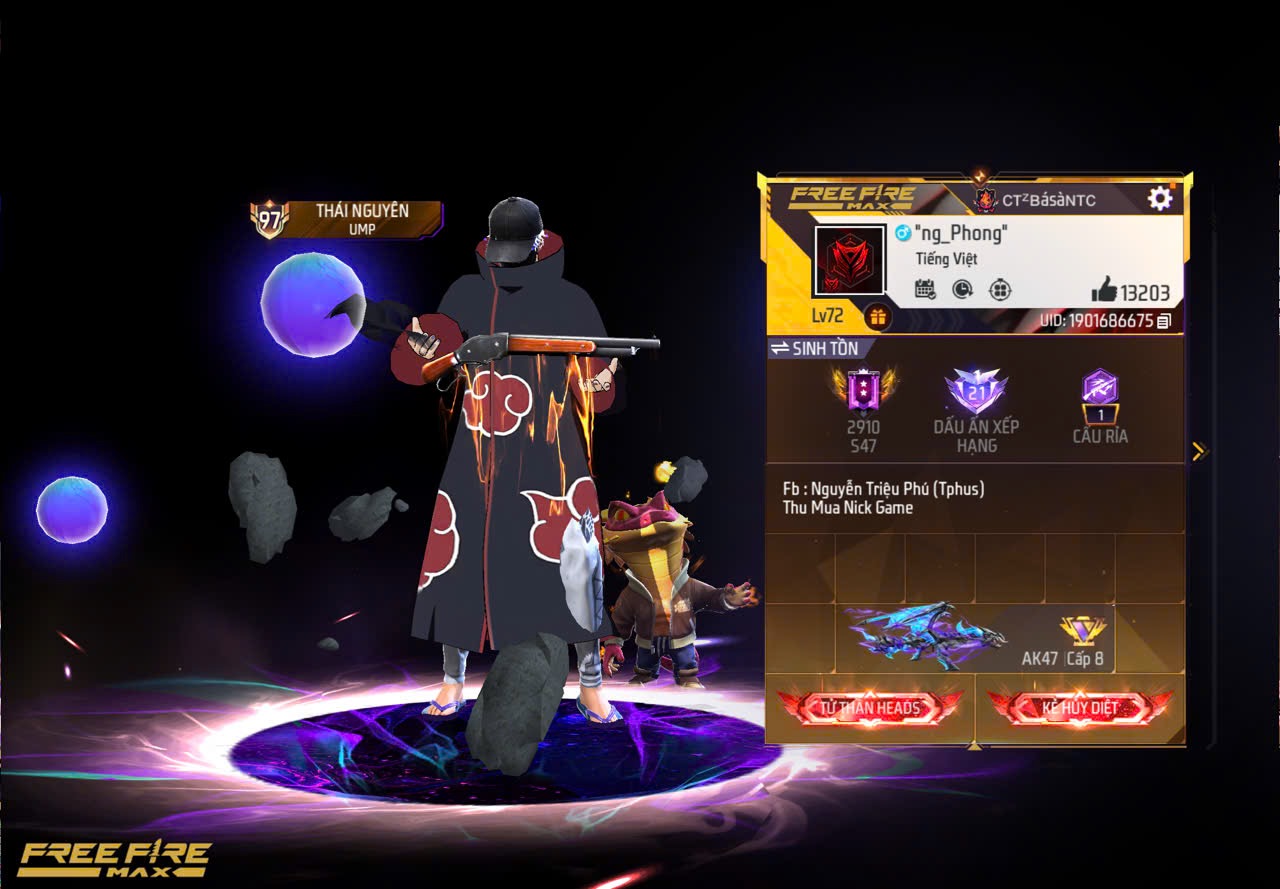Copy the player UID
Viewport: 1280px width, 889px height.
pyautogui.click(x=1163, y=322)
